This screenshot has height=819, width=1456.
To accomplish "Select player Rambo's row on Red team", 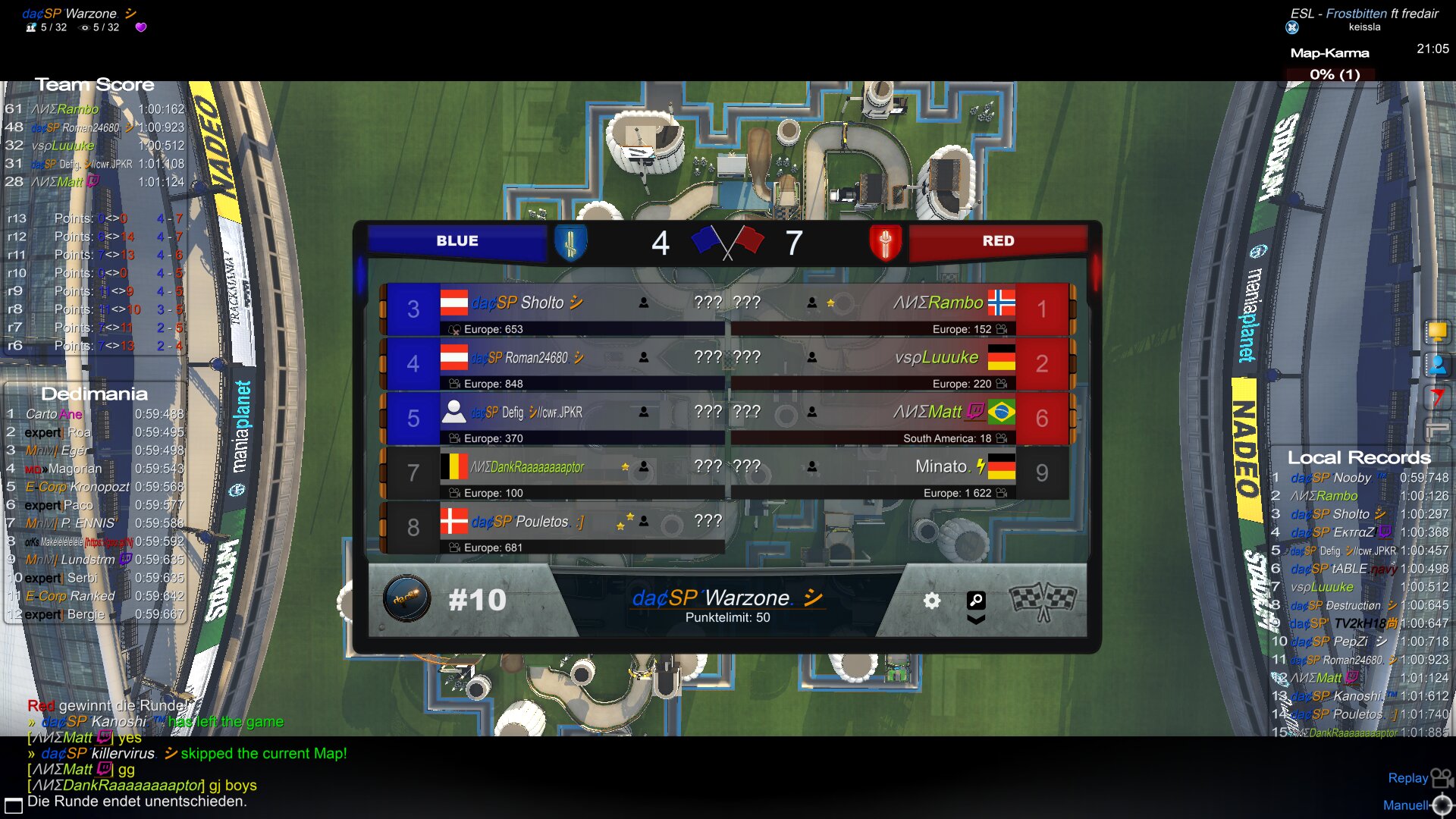I will (902, 309).
